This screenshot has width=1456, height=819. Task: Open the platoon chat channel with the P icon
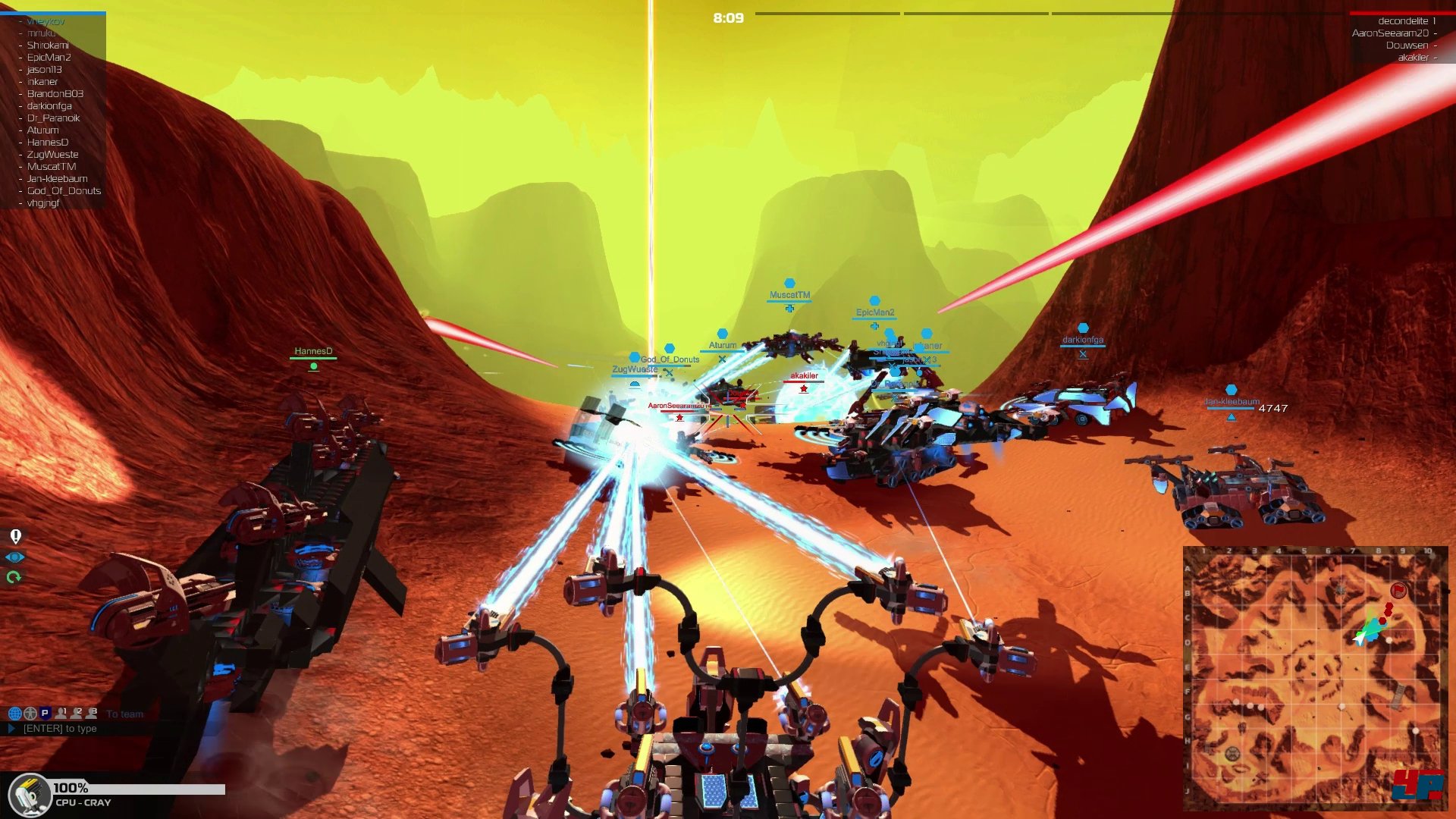click(45, 713)
